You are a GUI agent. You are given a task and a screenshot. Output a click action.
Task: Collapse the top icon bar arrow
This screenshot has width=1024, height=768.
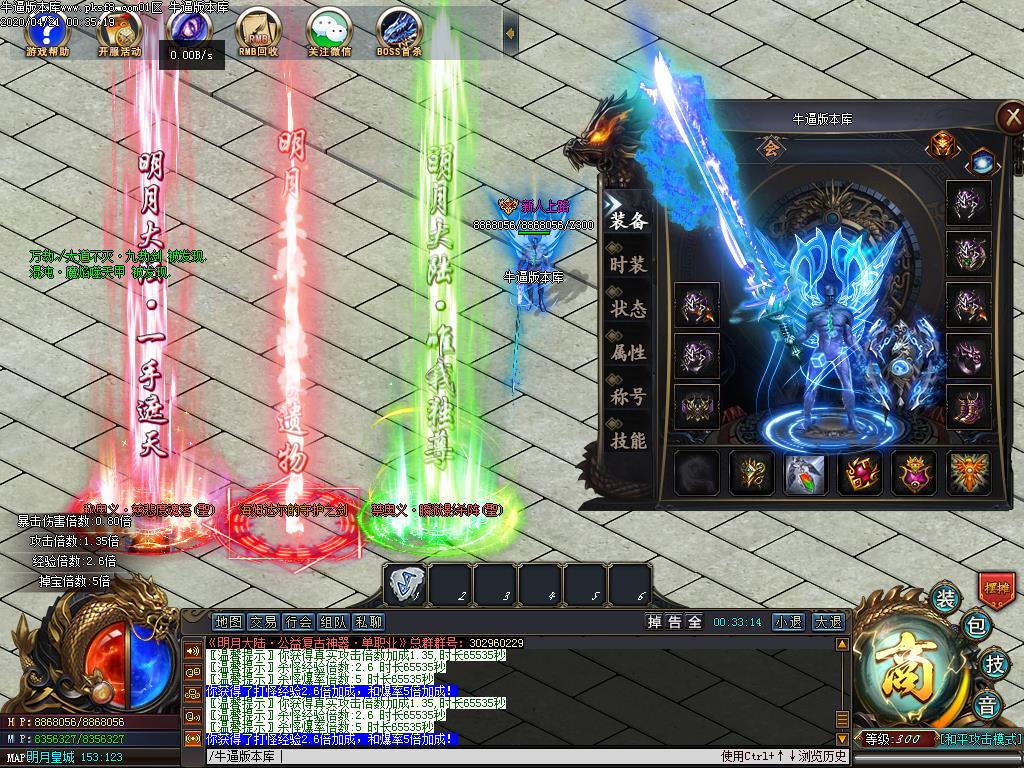(x=510, y=33)
